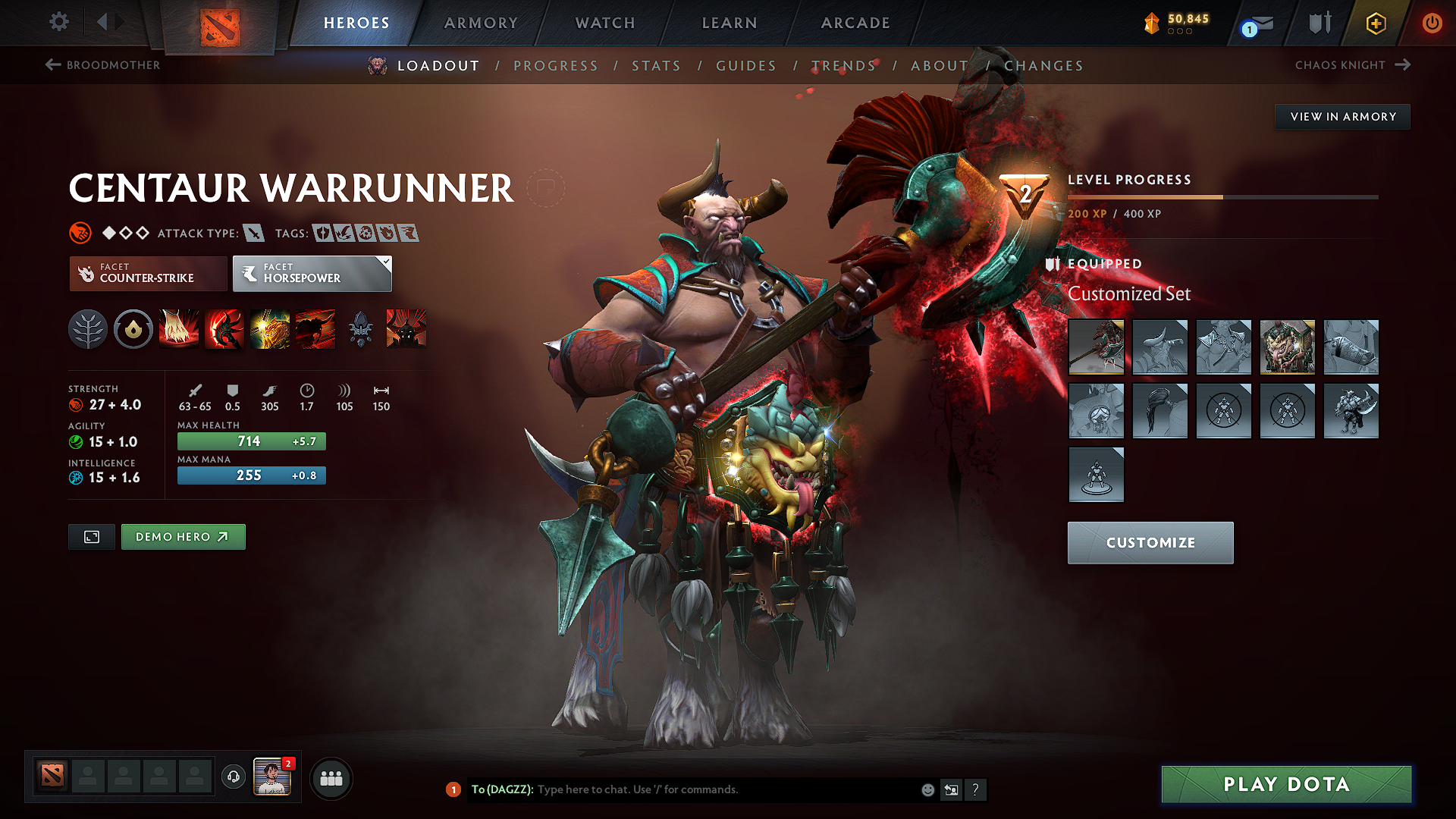This screenshot has width=1456, height=819.
Task: View the Retaliate passive ability icon
Action: 270,328
